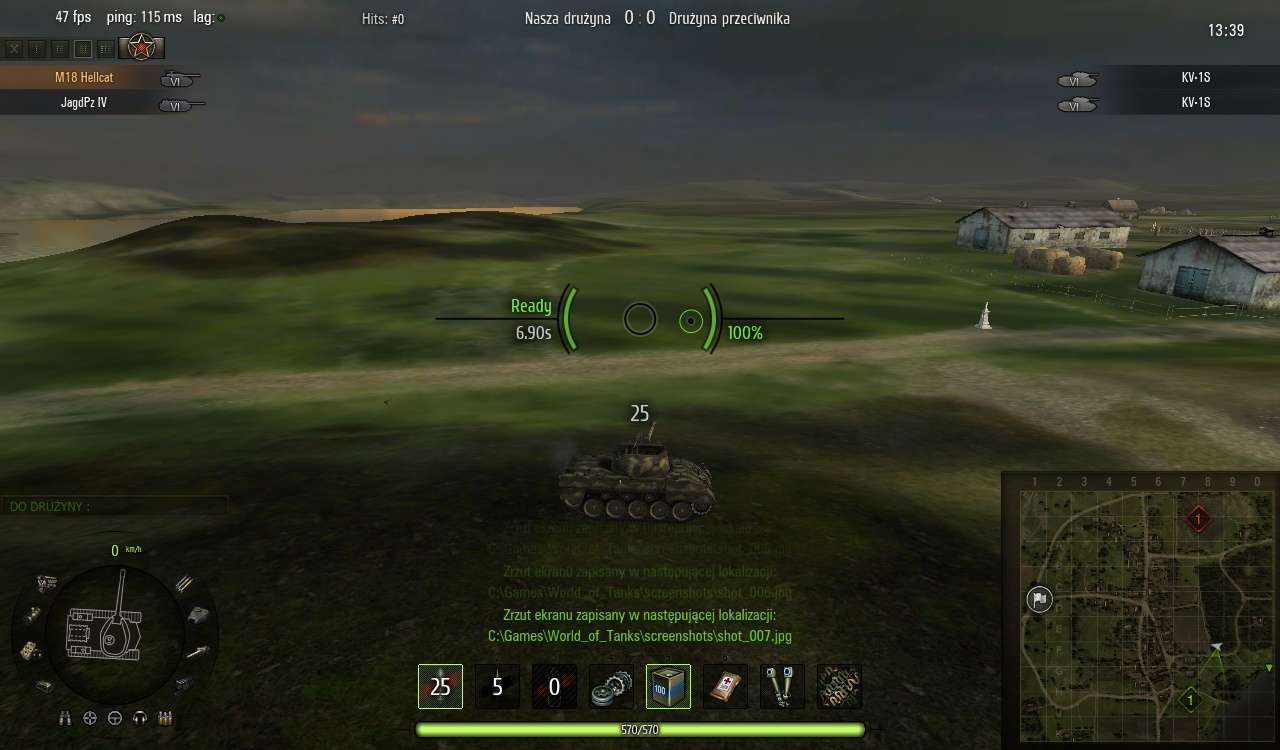Select the AP shell slot with 25 rounds
This screenshot has height=750, width=1280.
[440, 687]
